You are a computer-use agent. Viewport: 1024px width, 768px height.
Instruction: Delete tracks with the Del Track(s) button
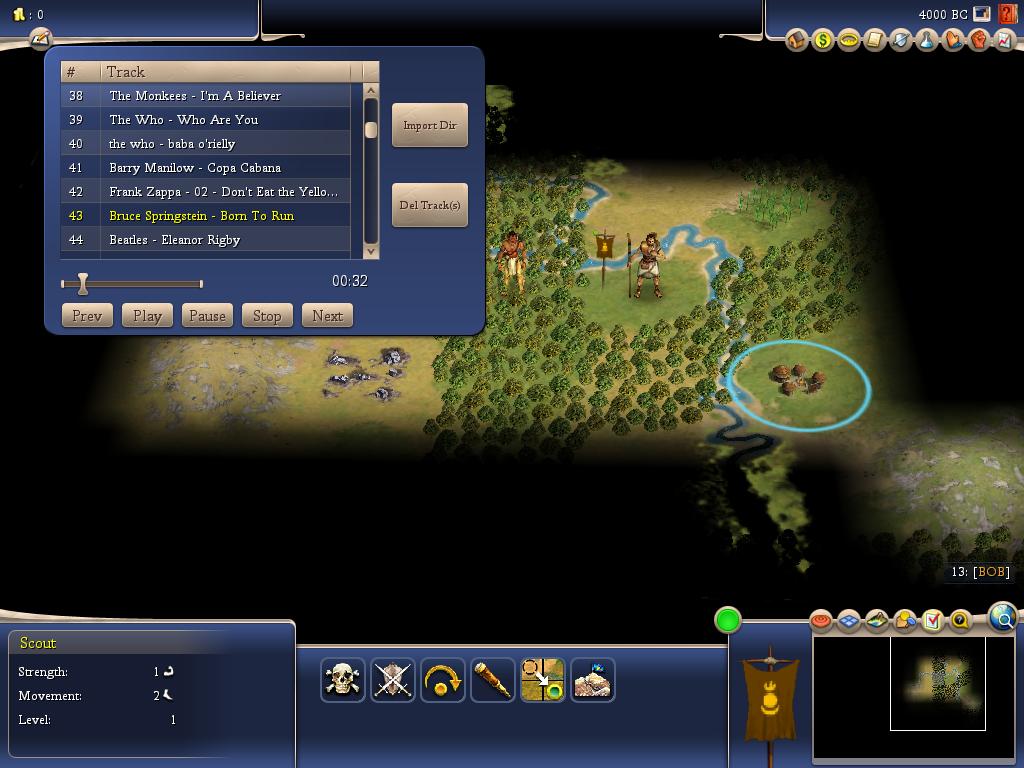point(429,205)
